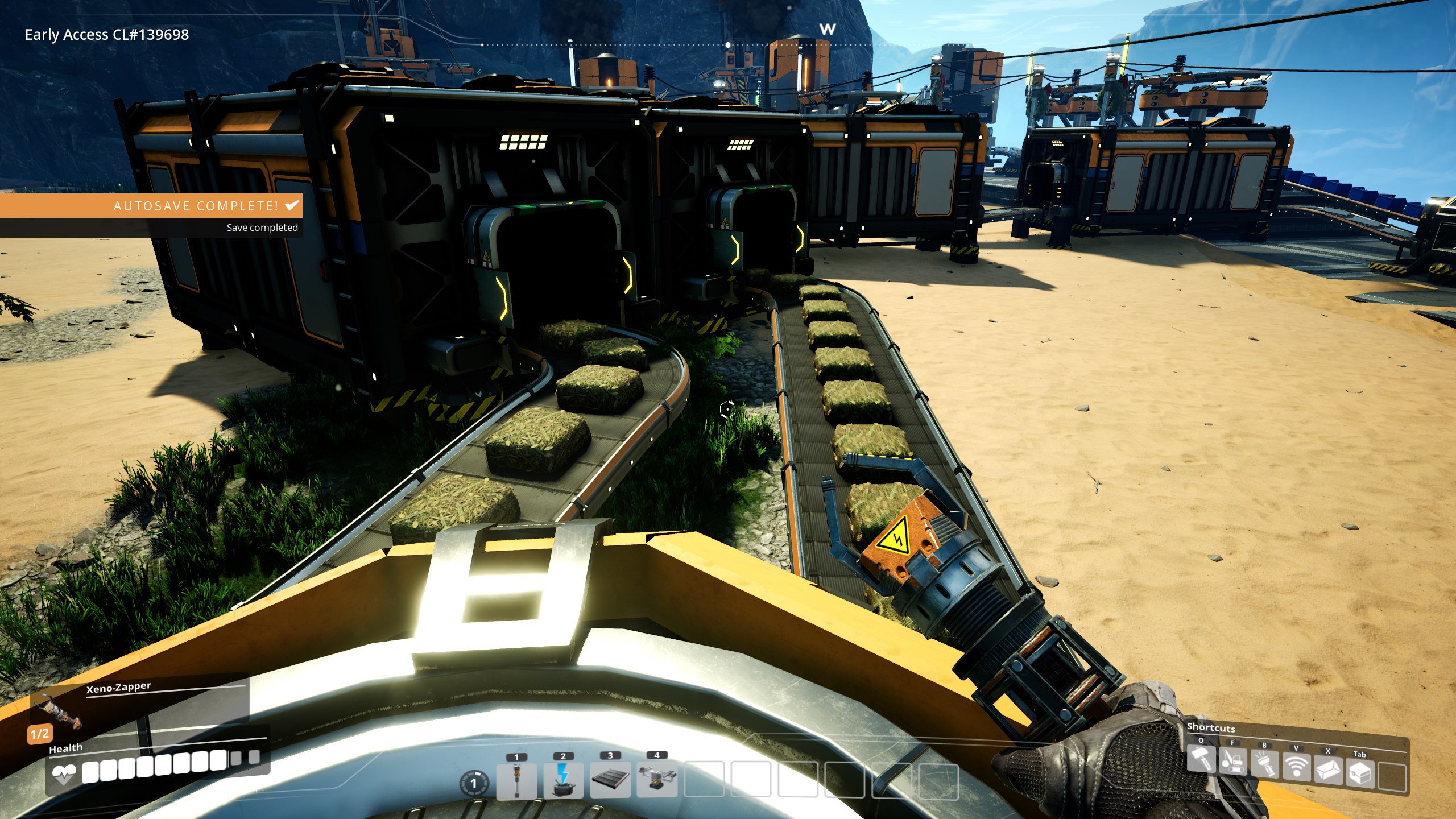This screenshot has width=1456, height=819.
Task: Click the circular hotbar number indicator
Action: 473,784
